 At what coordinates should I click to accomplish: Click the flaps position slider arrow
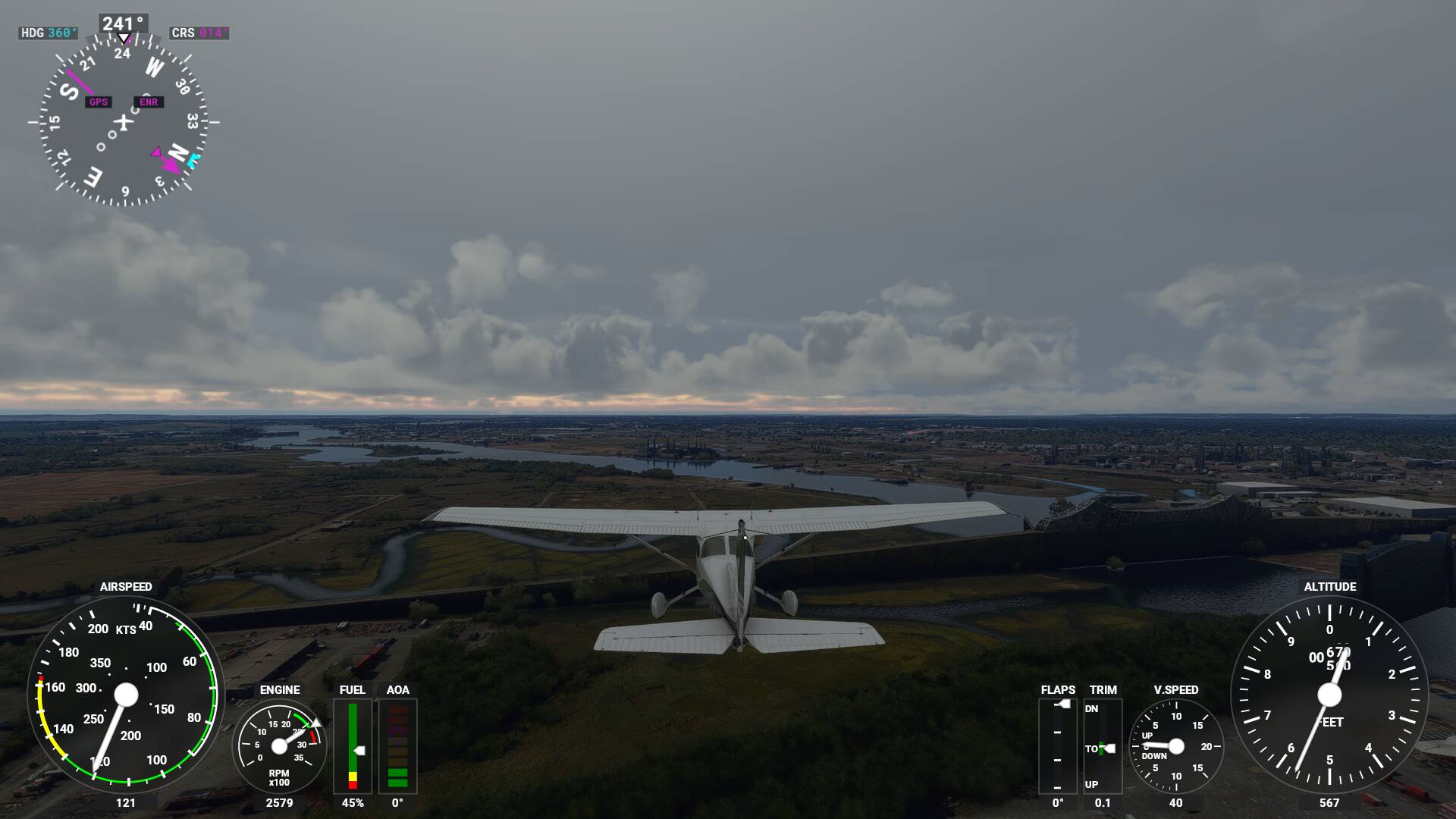coord(1064,704)
